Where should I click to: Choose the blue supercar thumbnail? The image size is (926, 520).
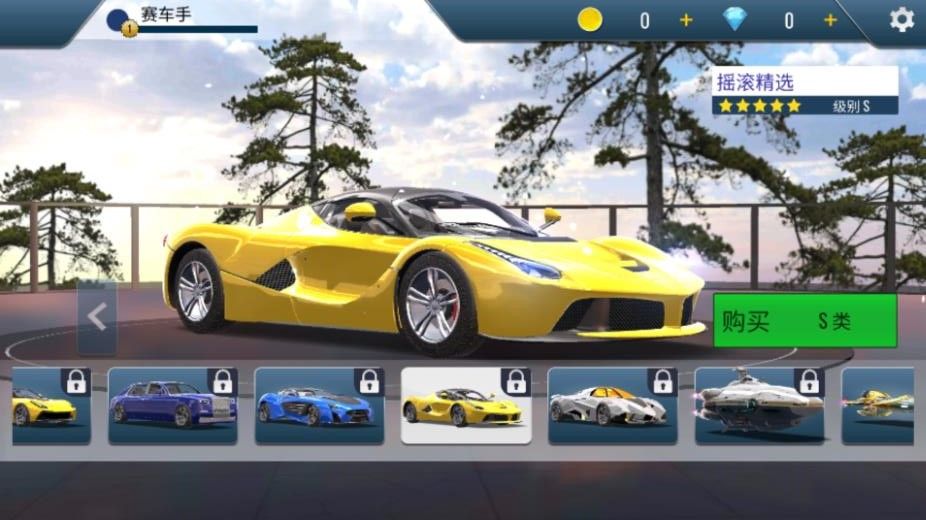click(x=319, y=405)
